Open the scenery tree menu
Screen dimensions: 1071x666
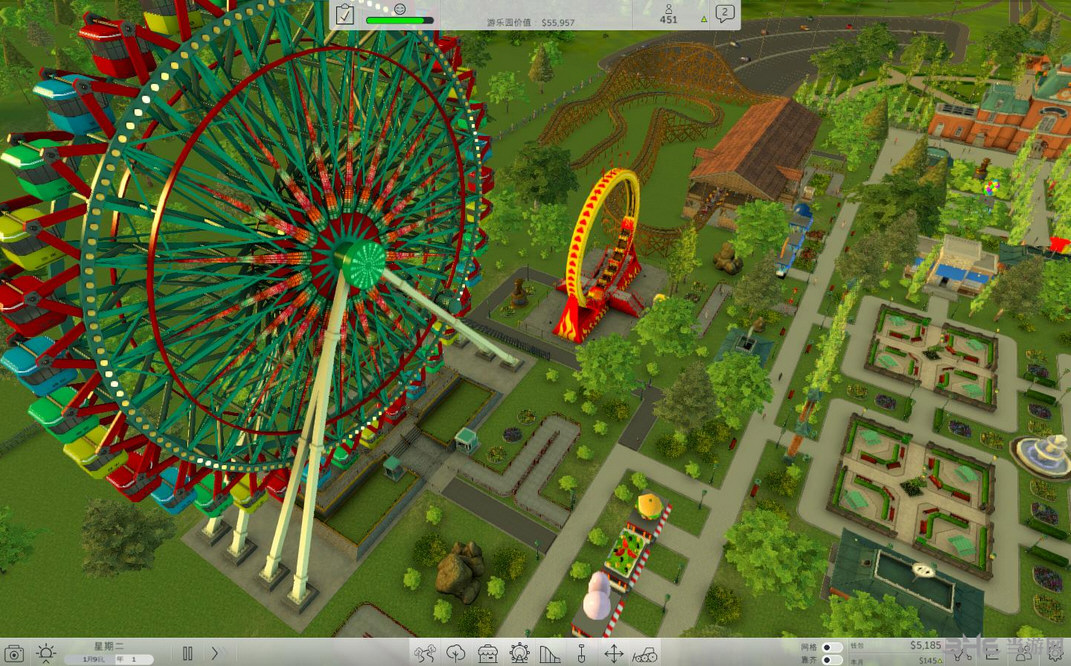[x=456, y=654]
